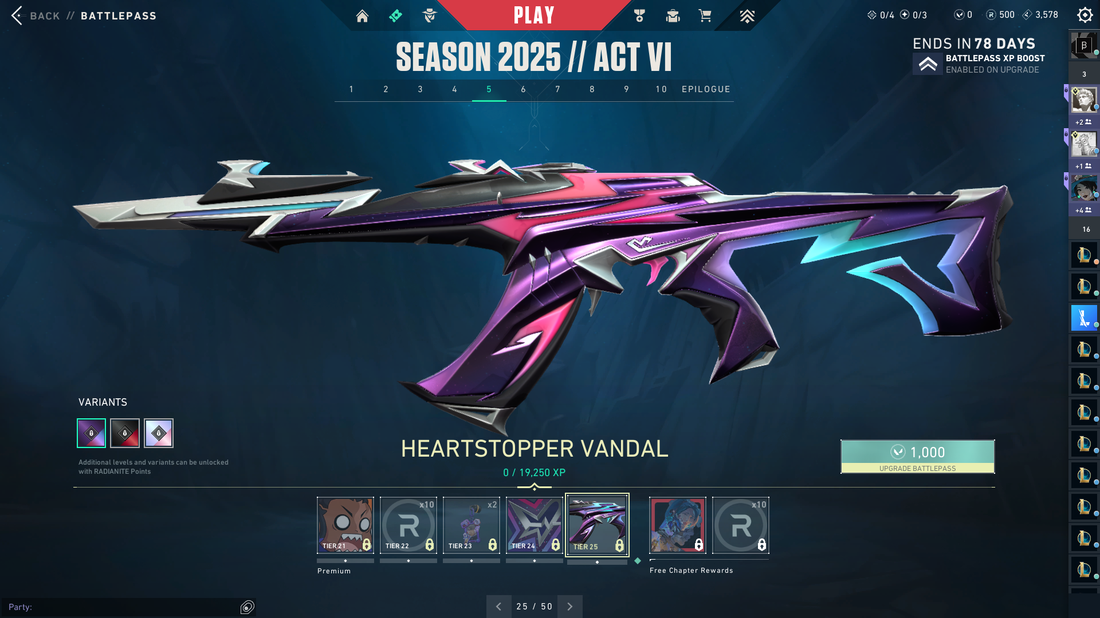Select the Tier 24 star spray reward tile

pyautogui.click(x=534, y=525)
